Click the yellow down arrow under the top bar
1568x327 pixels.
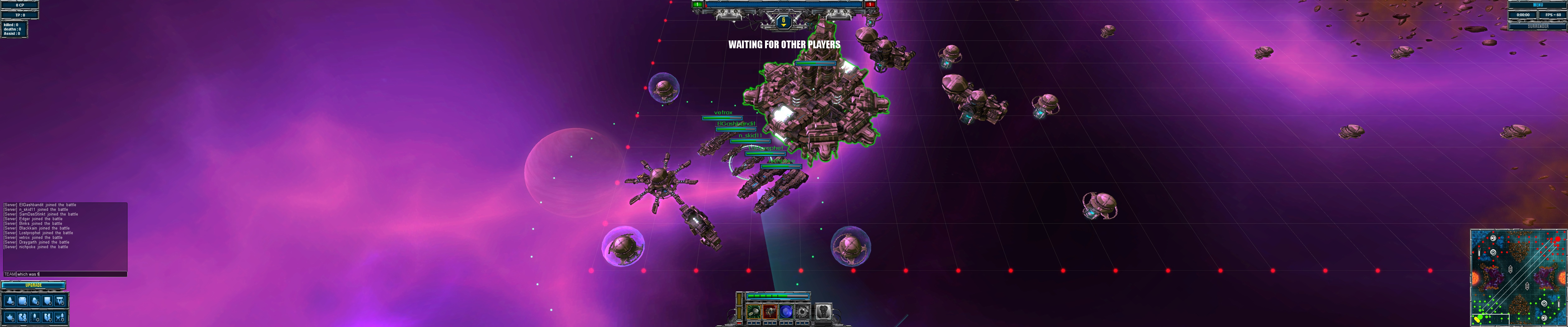pos(783,22)
